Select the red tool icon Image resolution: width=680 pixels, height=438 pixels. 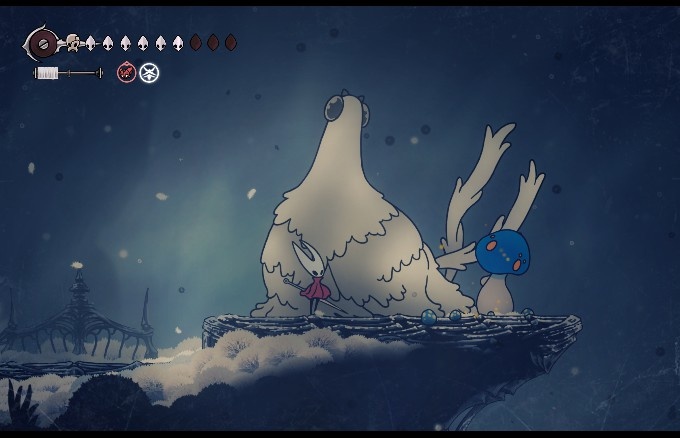click(x=126, y=72)
